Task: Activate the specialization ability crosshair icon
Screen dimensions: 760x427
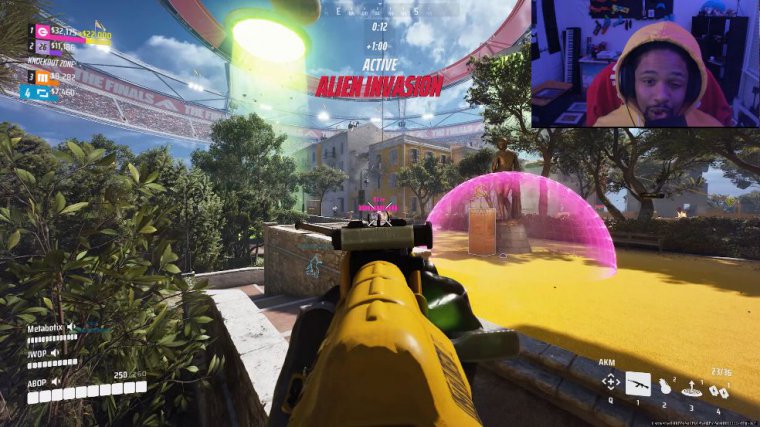Action: [609, 383]
